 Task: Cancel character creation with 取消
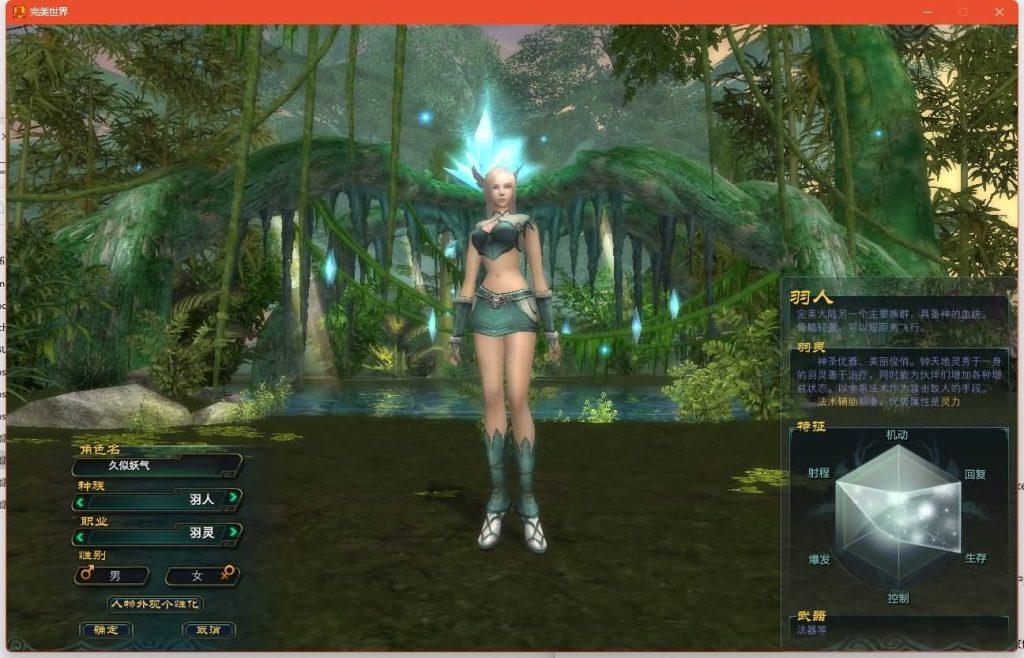point(208,630)
